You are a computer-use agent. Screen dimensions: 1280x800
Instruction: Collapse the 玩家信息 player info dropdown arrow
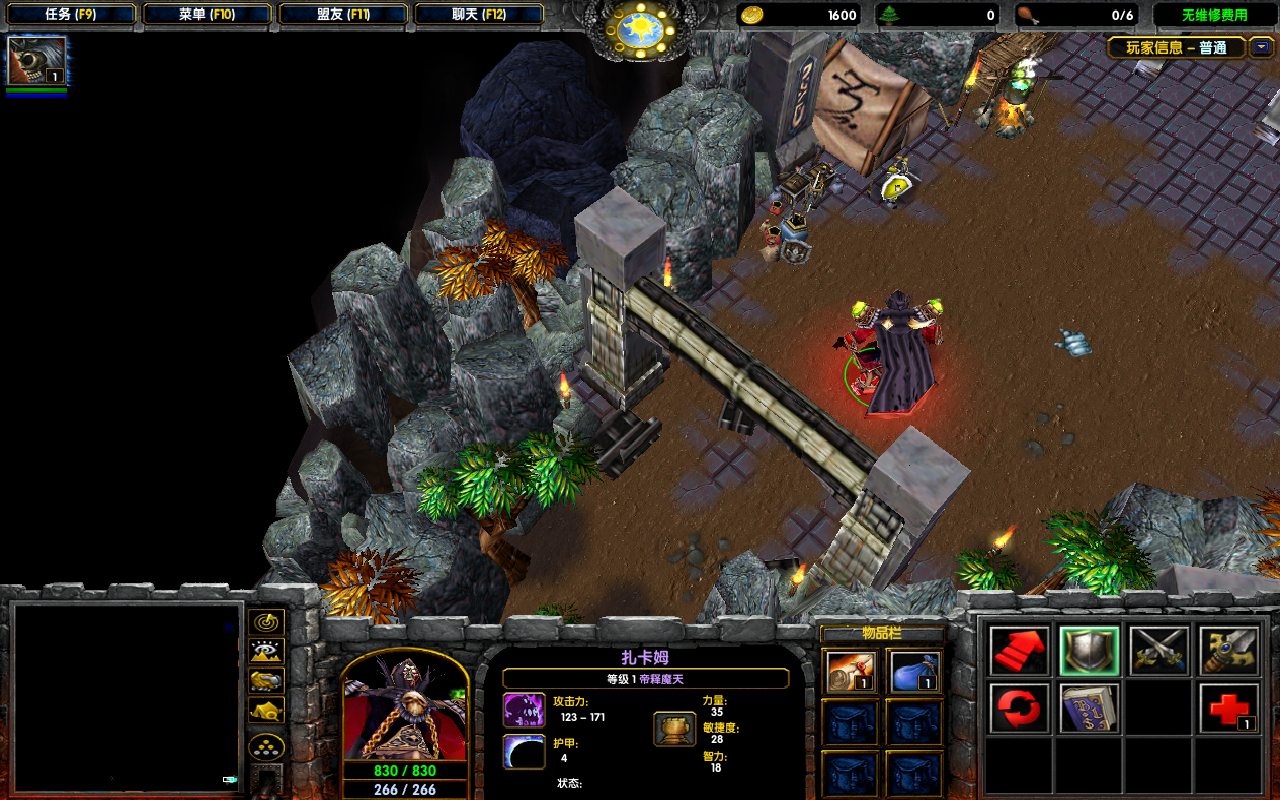tap(1261, 47)
